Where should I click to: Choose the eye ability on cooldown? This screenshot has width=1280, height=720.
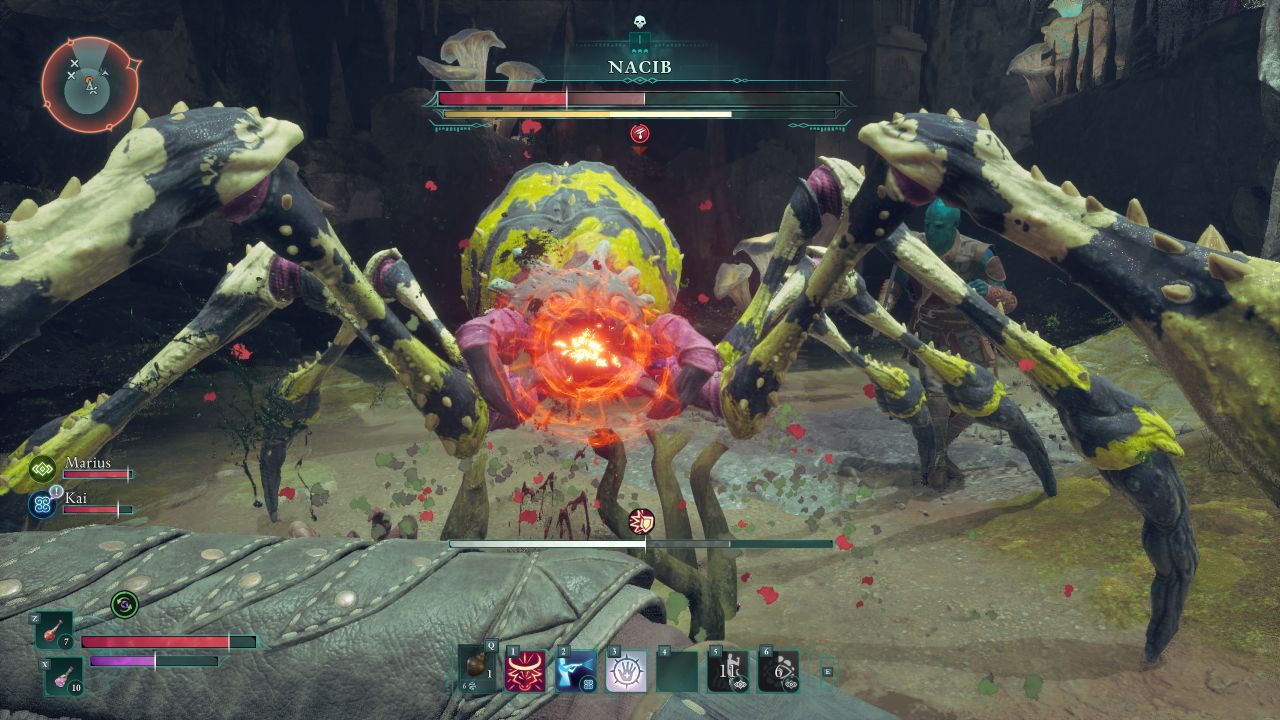coord(778,671)
